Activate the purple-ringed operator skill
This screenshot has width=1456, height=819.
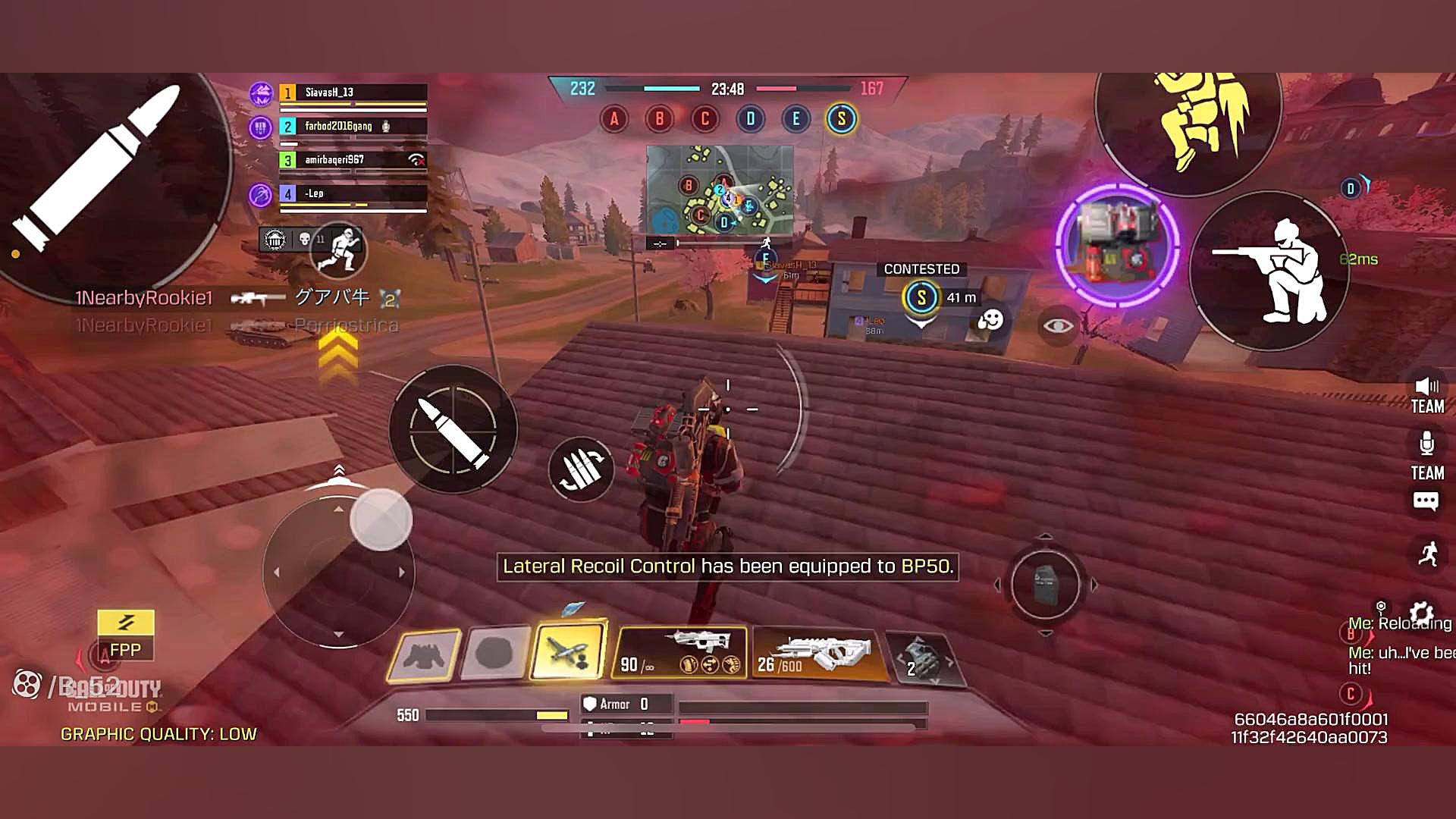(1116, 244)
